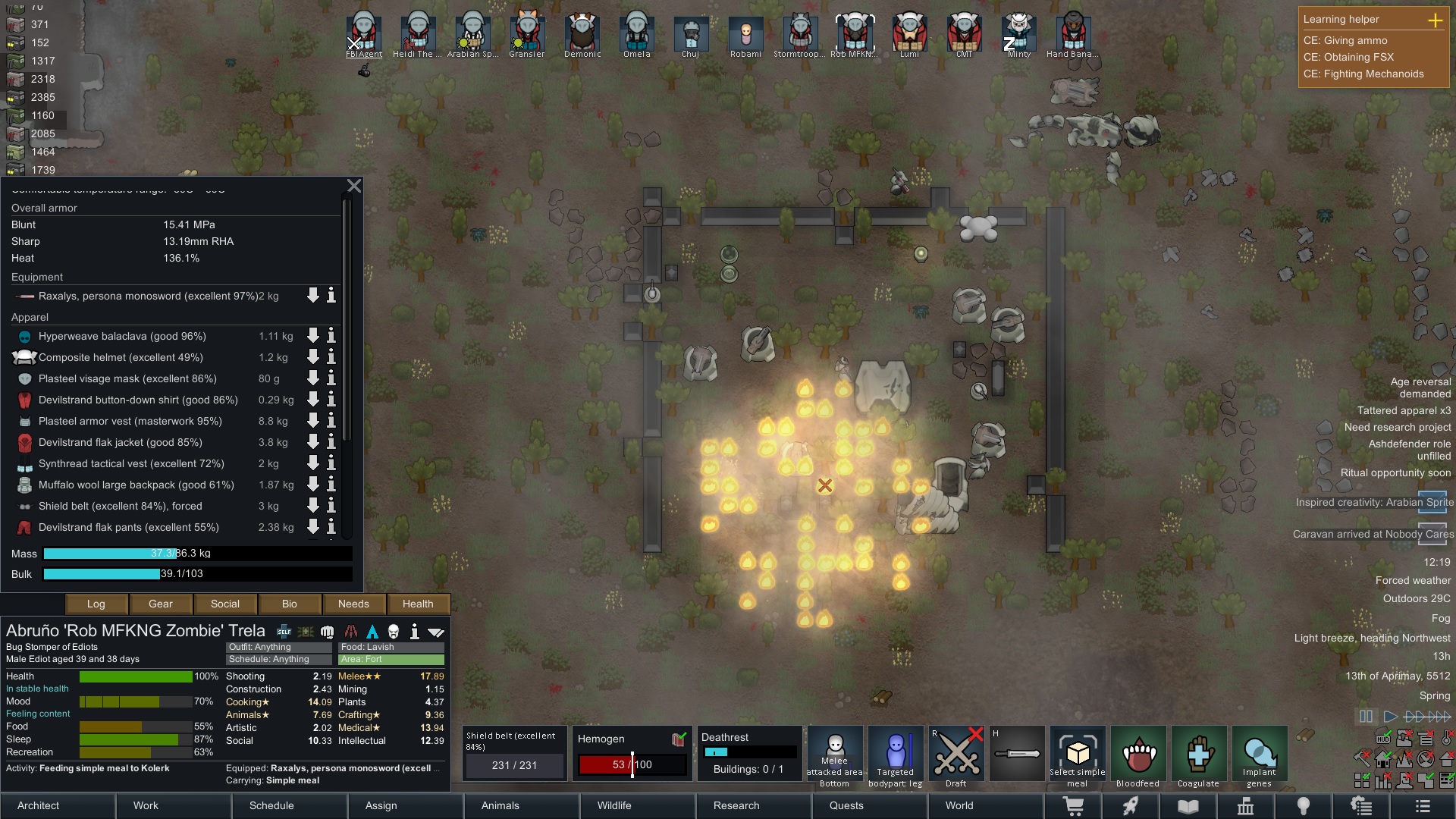Select colonist Lumi from the colonist bar

(909, 34)
